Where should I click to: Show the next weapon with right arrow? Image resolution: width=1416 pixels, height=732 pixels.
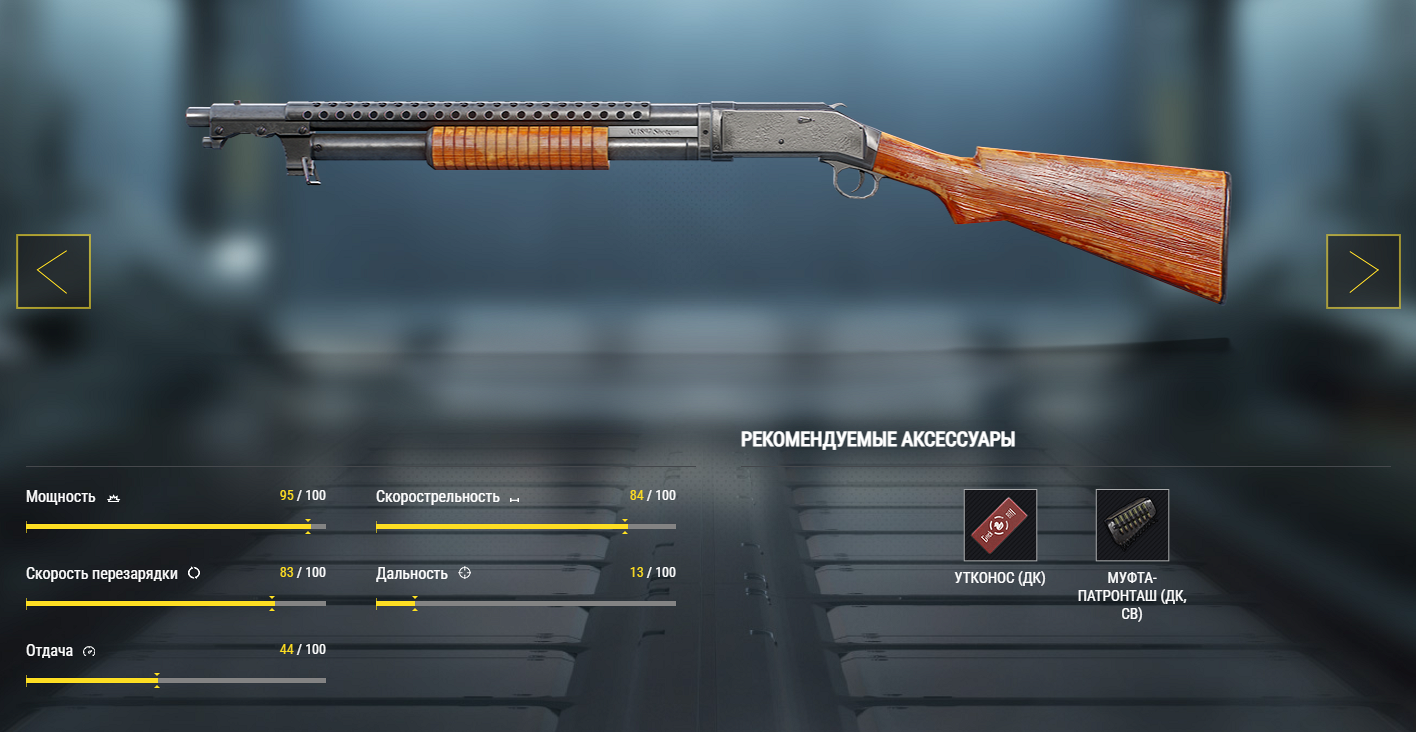coord(1363,271)
